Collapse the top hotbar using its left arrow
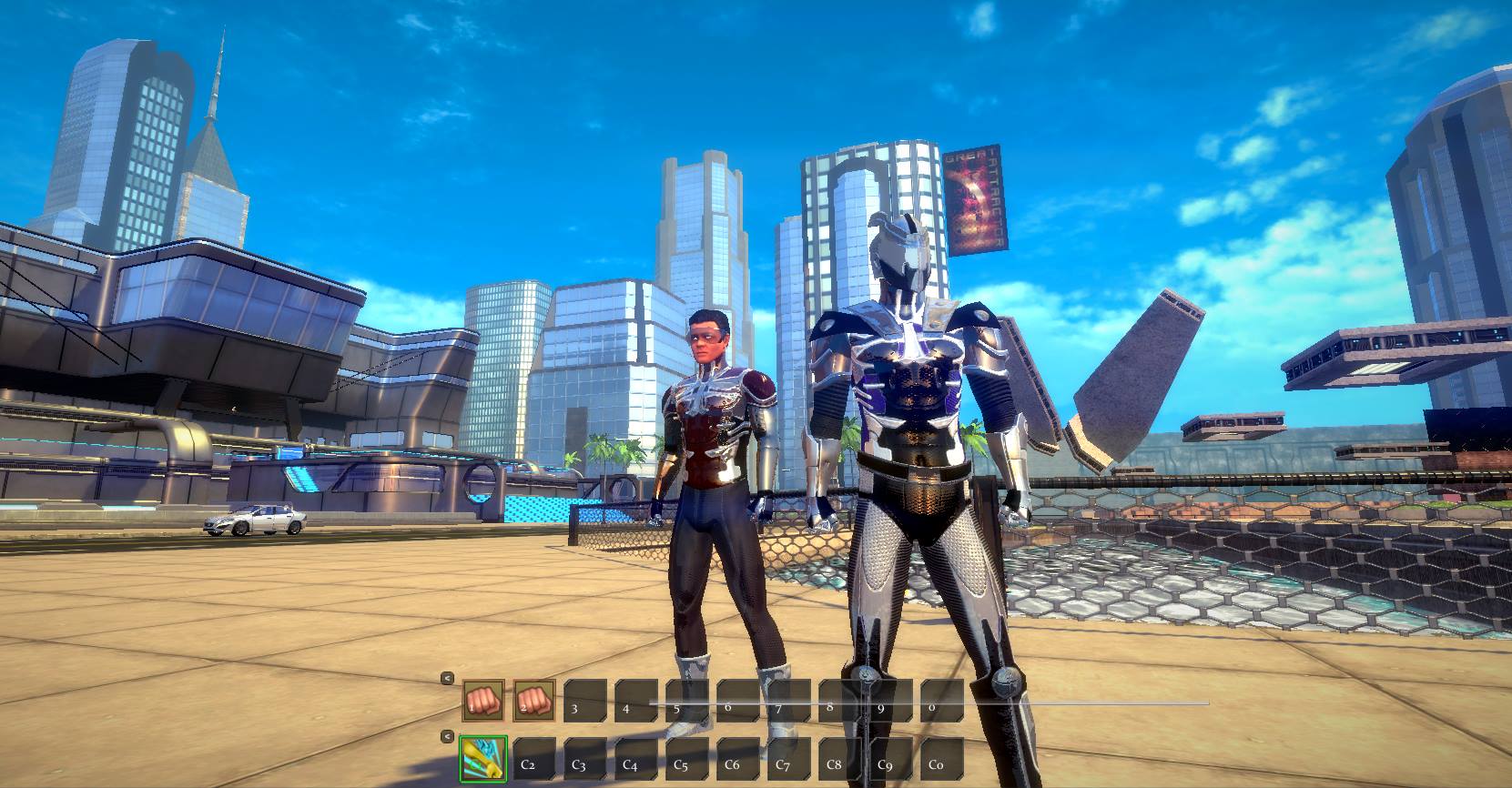 [x=448, y=678]
